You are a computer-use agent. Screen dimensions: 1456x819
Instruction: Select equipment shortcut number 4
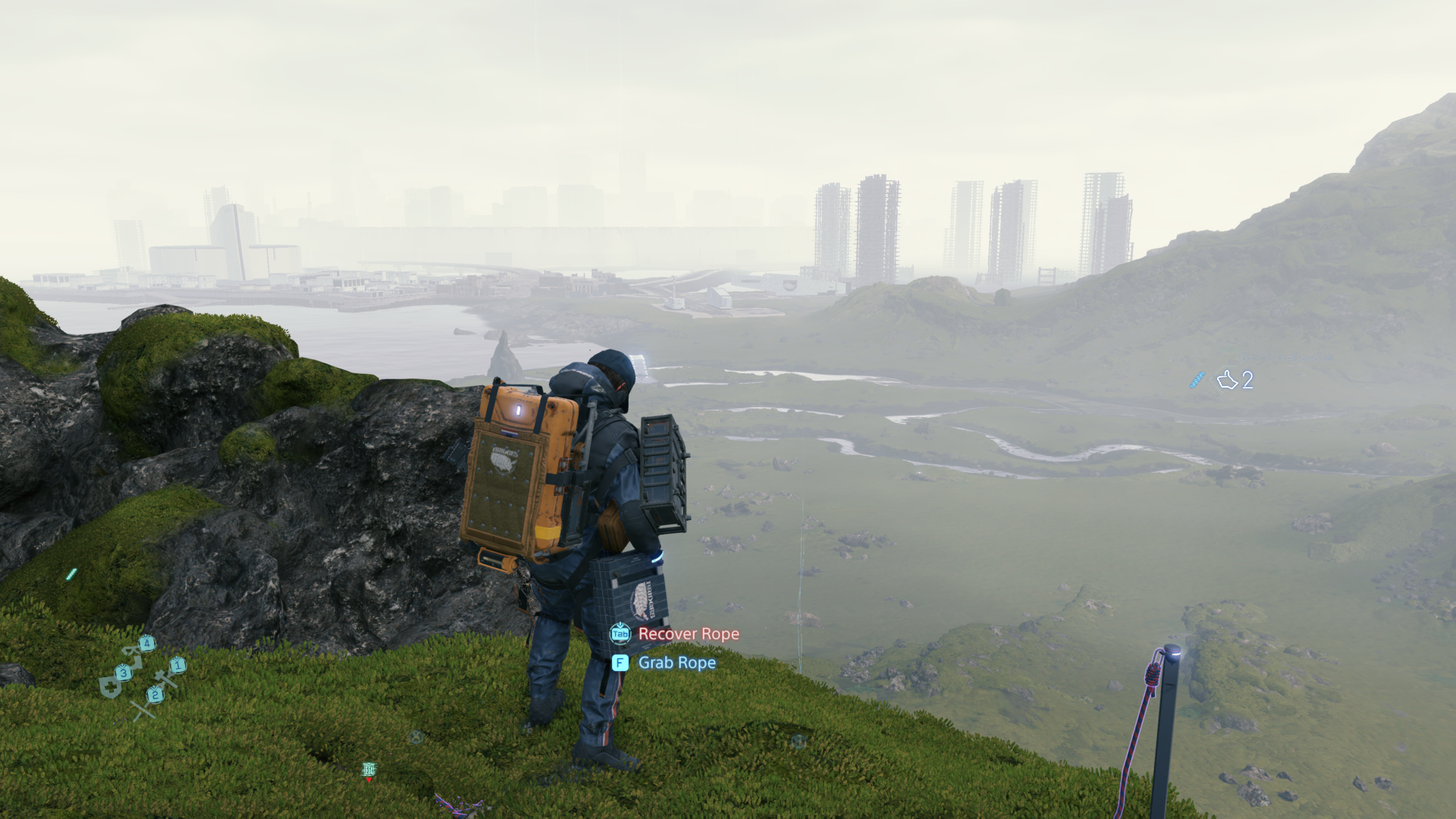[146, 644]
